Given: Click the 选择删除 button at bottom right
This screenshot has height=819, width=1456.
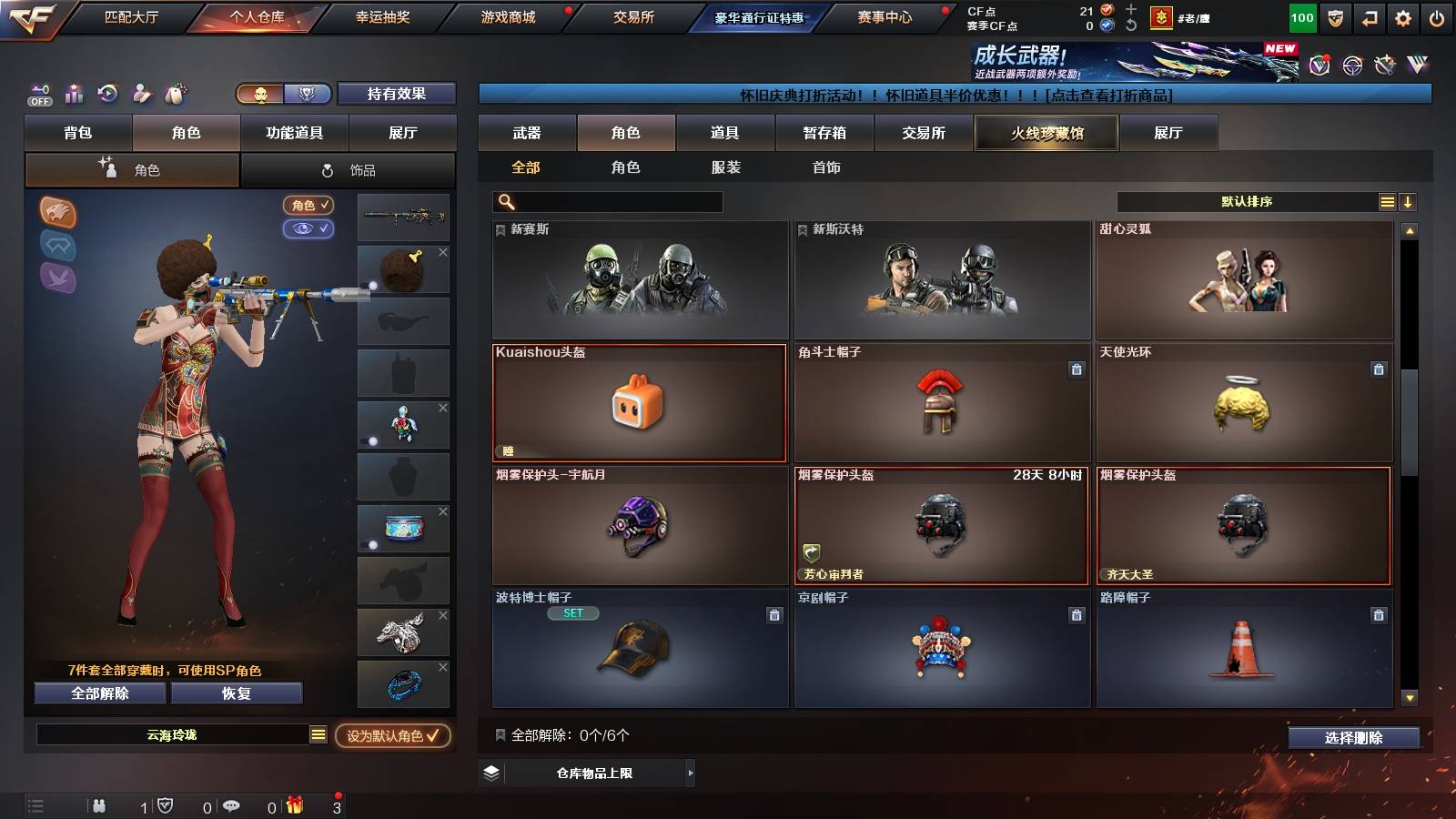Looking at the screenshot, I should pyautogui.click(x=1352, y=738).
